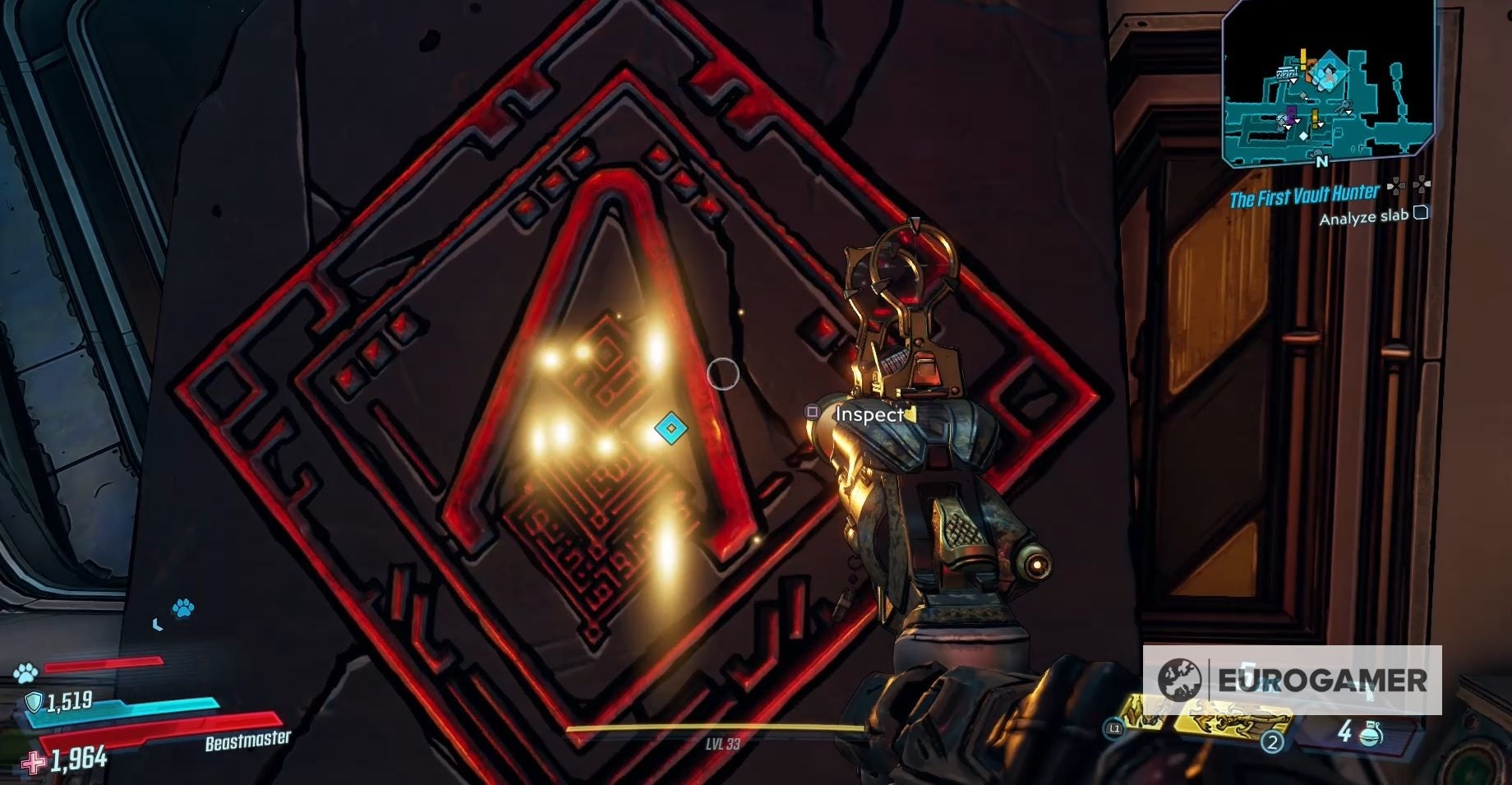The height and width of the screenshot is (785, 1512).
Task: Select The First Vault Hunter quest entry
Action: click(1302, 195)
